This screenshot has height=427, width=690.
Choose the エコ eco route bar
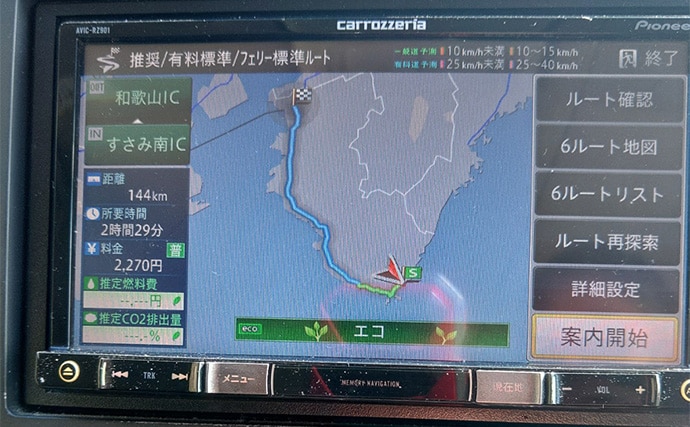point(372,331)
